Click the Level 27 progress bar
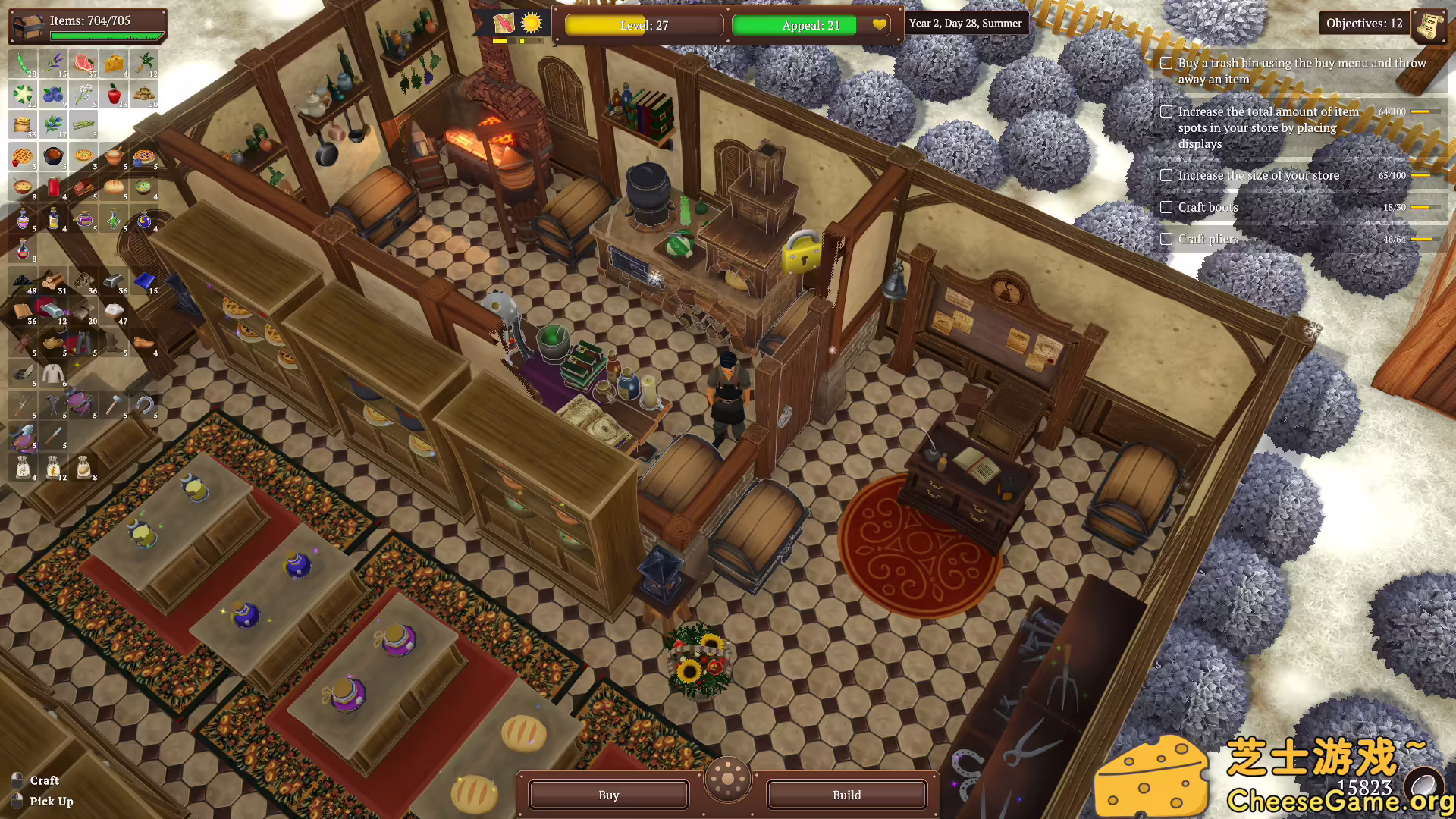Screen dimensions: 1456x819 point(643,25)
